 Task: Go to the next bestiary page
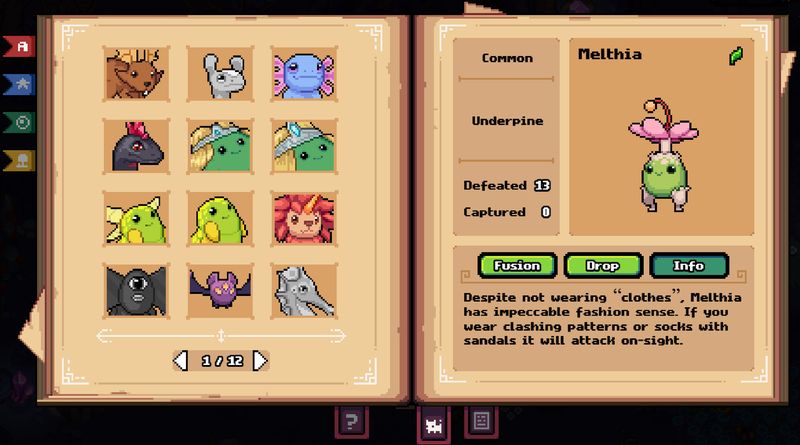(x=261, y=360)
